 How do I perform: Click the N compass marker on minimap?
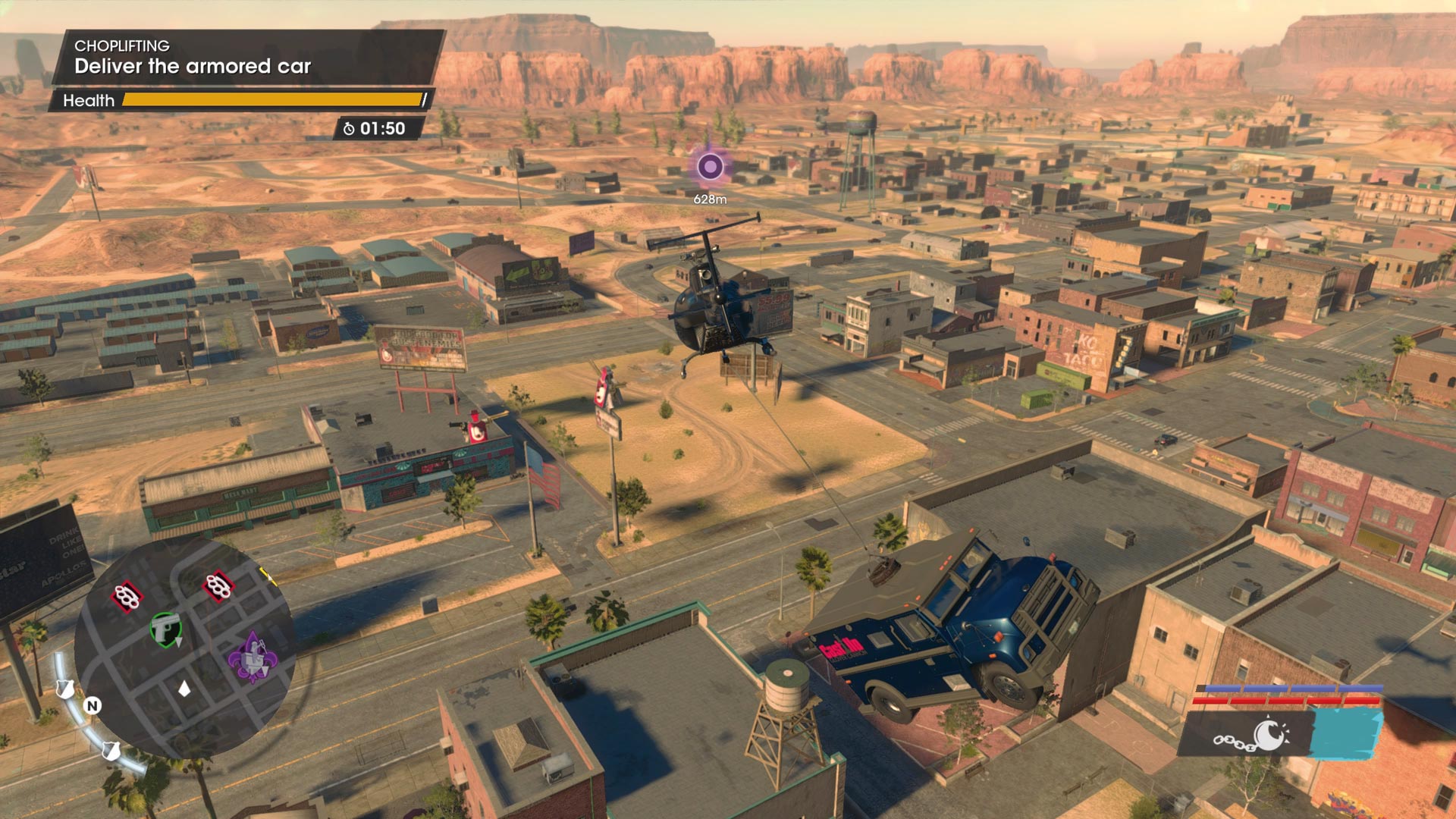93,706
